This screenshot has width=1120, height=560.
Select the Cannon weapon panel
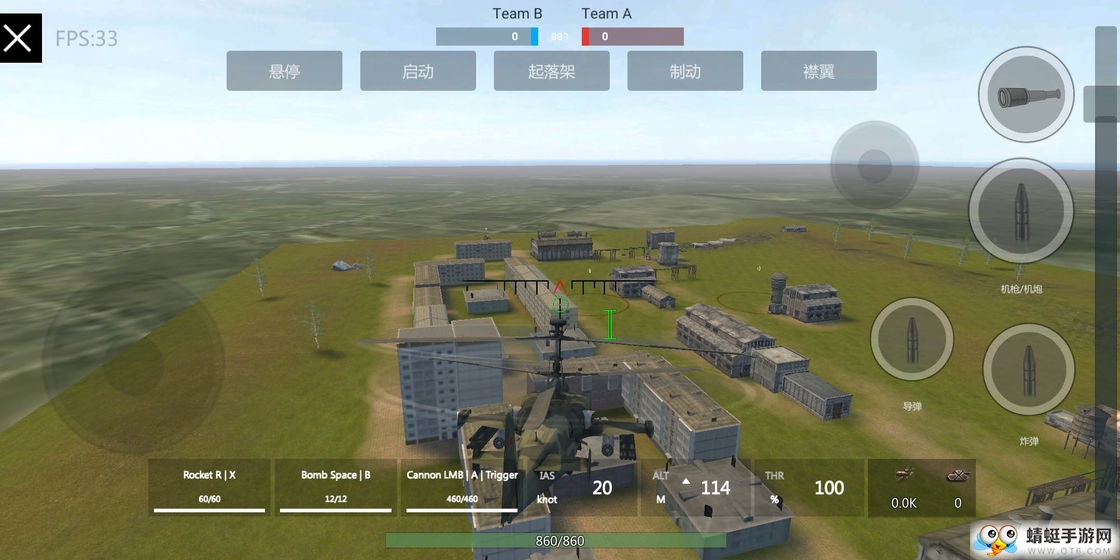click(x=462, y=487)
